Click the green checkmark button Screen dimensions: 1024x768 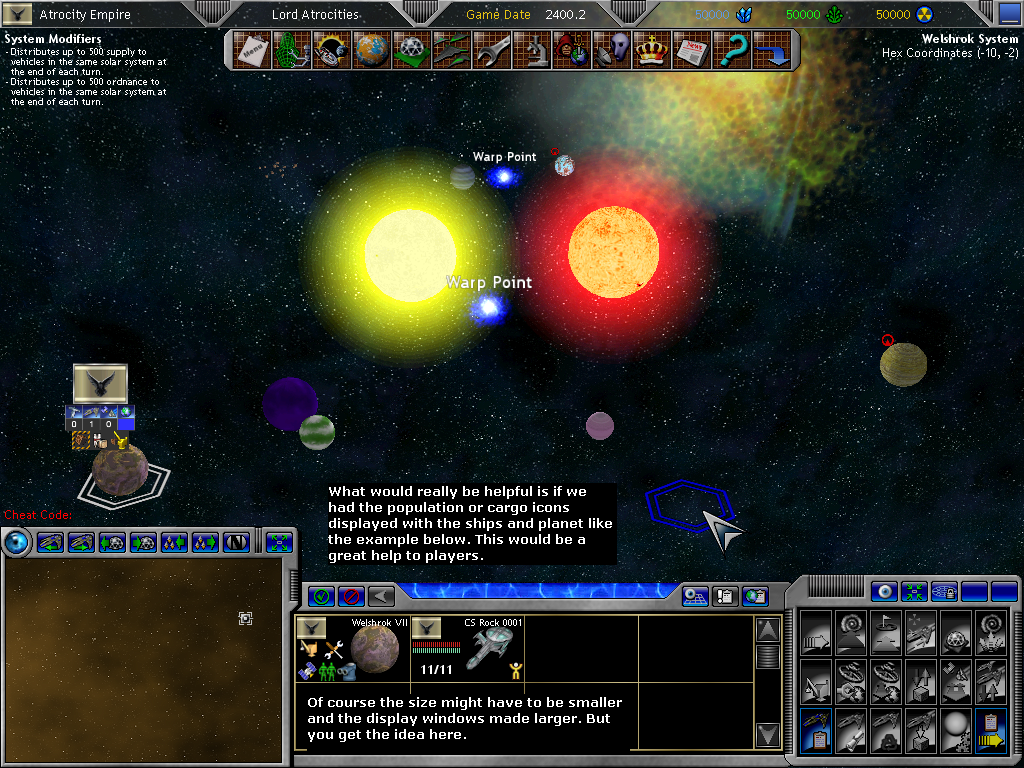coord(322,596)
